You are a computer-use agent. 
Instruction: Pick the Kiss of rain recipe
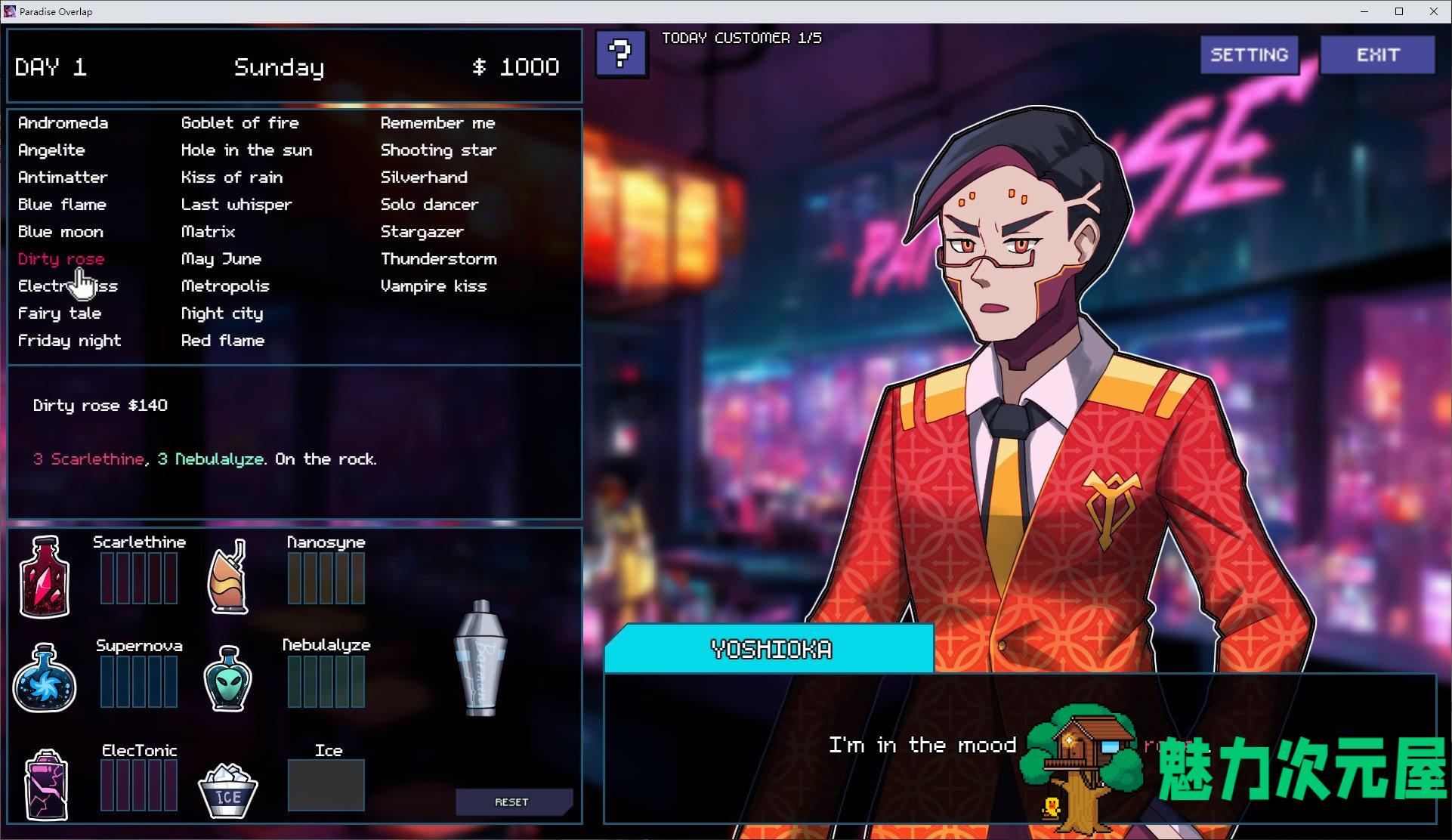point(231,178)
